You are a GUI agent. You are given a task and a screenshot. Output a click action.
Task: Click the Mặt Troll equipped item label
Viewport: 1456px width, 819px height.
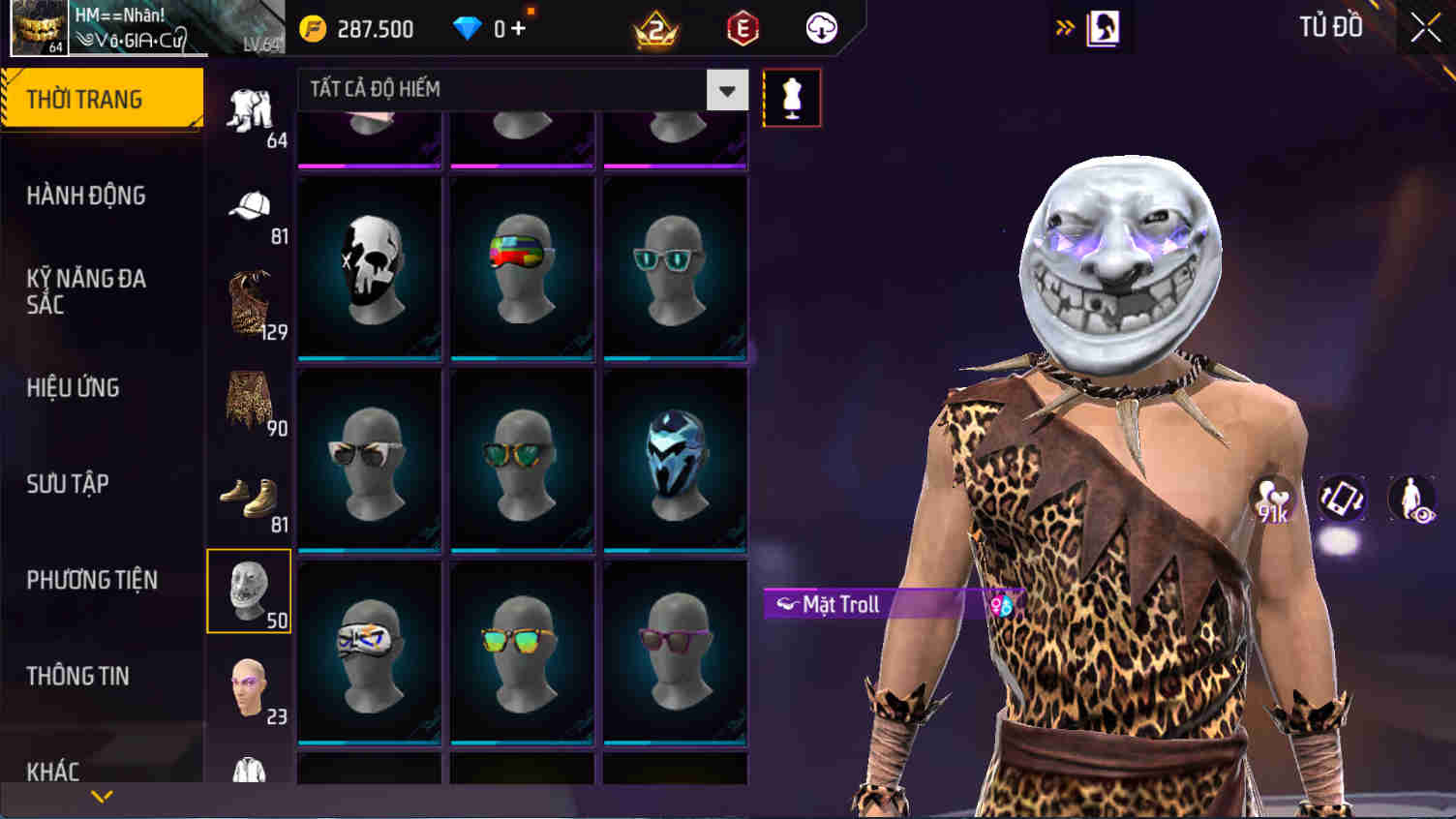pyautogui.click(x=838, y=604)
